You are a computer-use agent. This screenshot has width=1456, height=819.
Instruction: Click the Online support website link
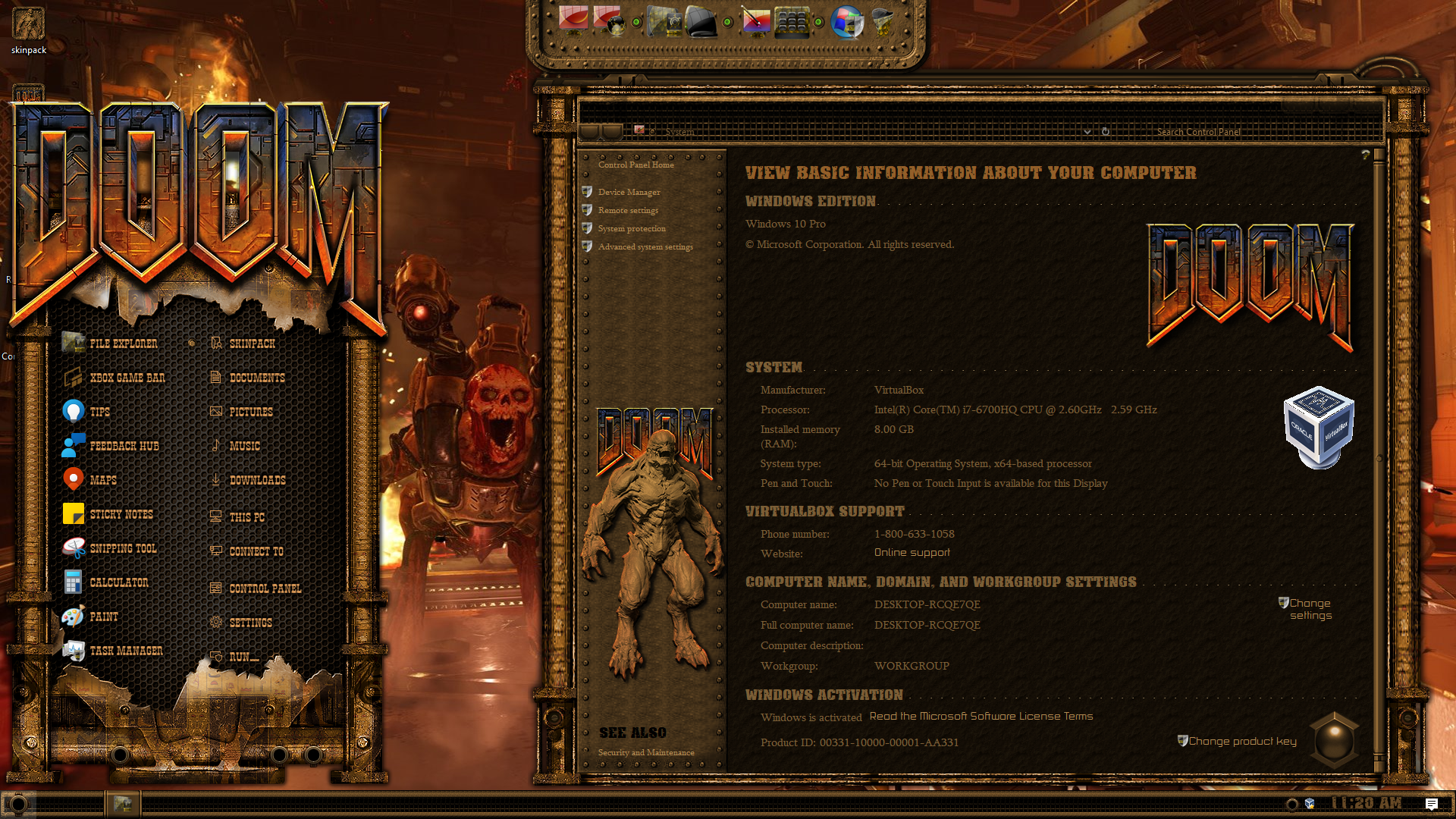click(x=912, y=553)
